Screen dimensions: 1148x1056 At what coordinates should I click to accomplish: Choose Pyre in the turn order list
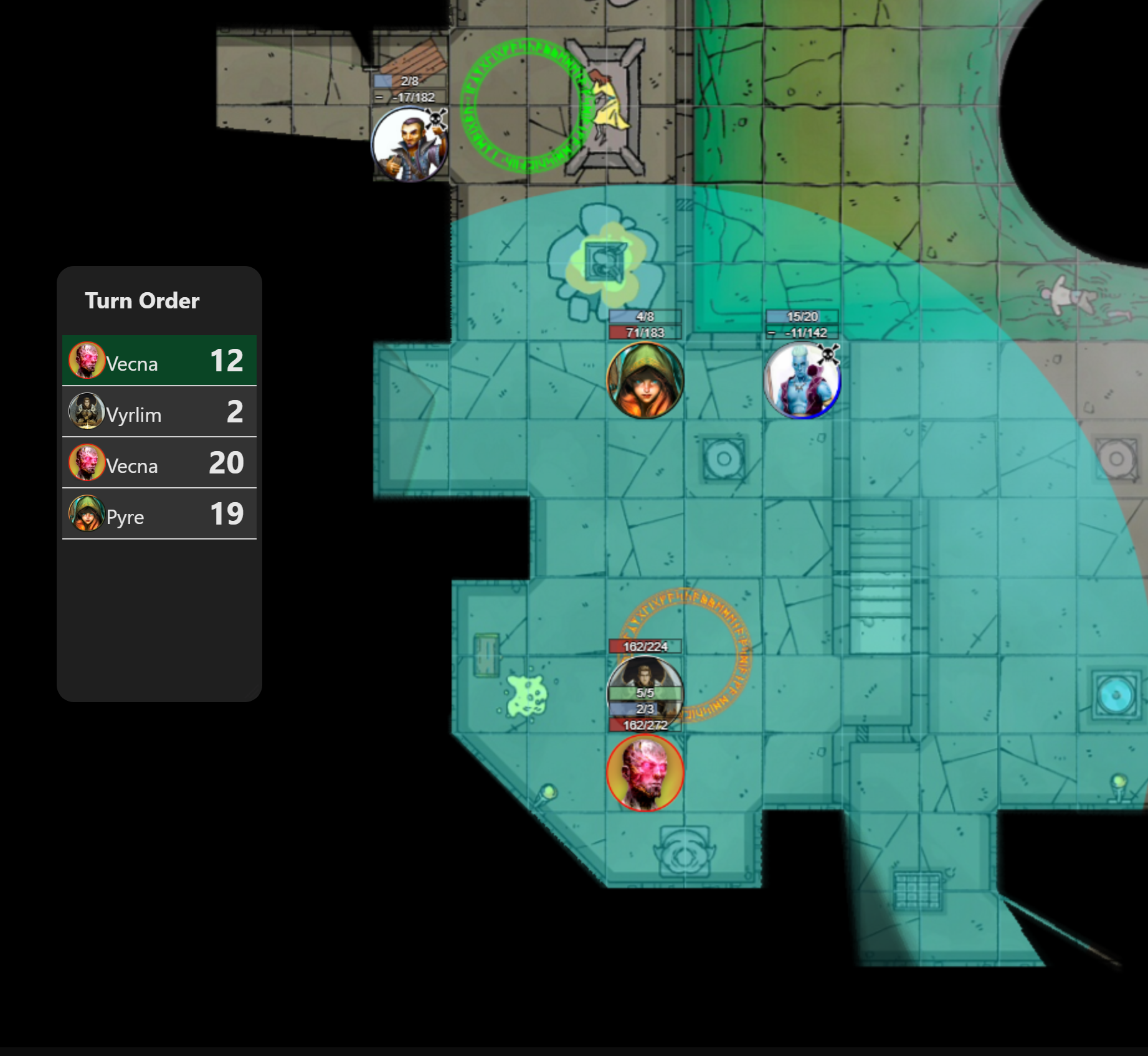coord(159,514)
